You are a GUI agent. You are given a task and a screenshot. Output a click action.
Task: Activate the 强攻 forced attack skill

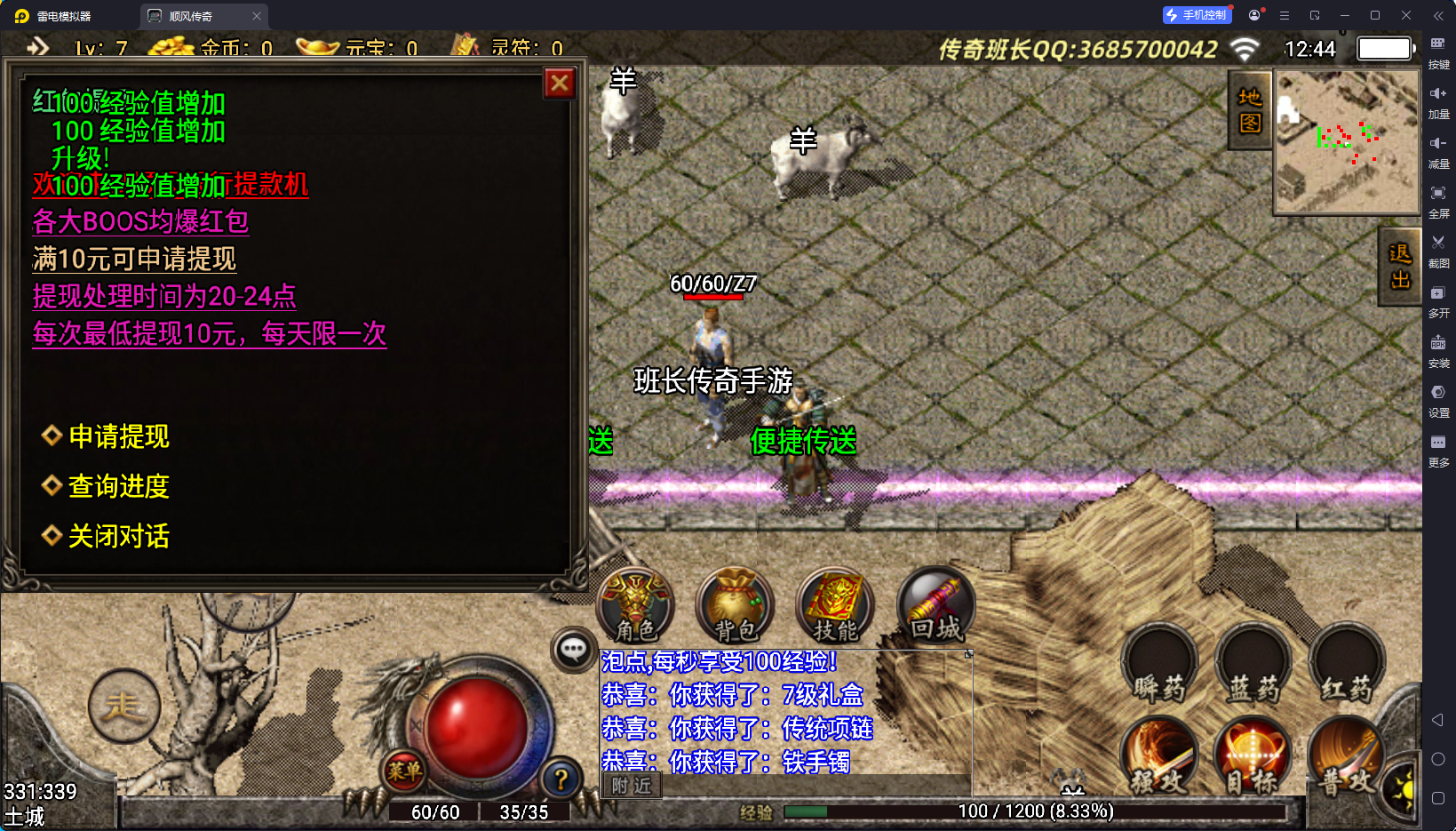tap(1159, 758)
